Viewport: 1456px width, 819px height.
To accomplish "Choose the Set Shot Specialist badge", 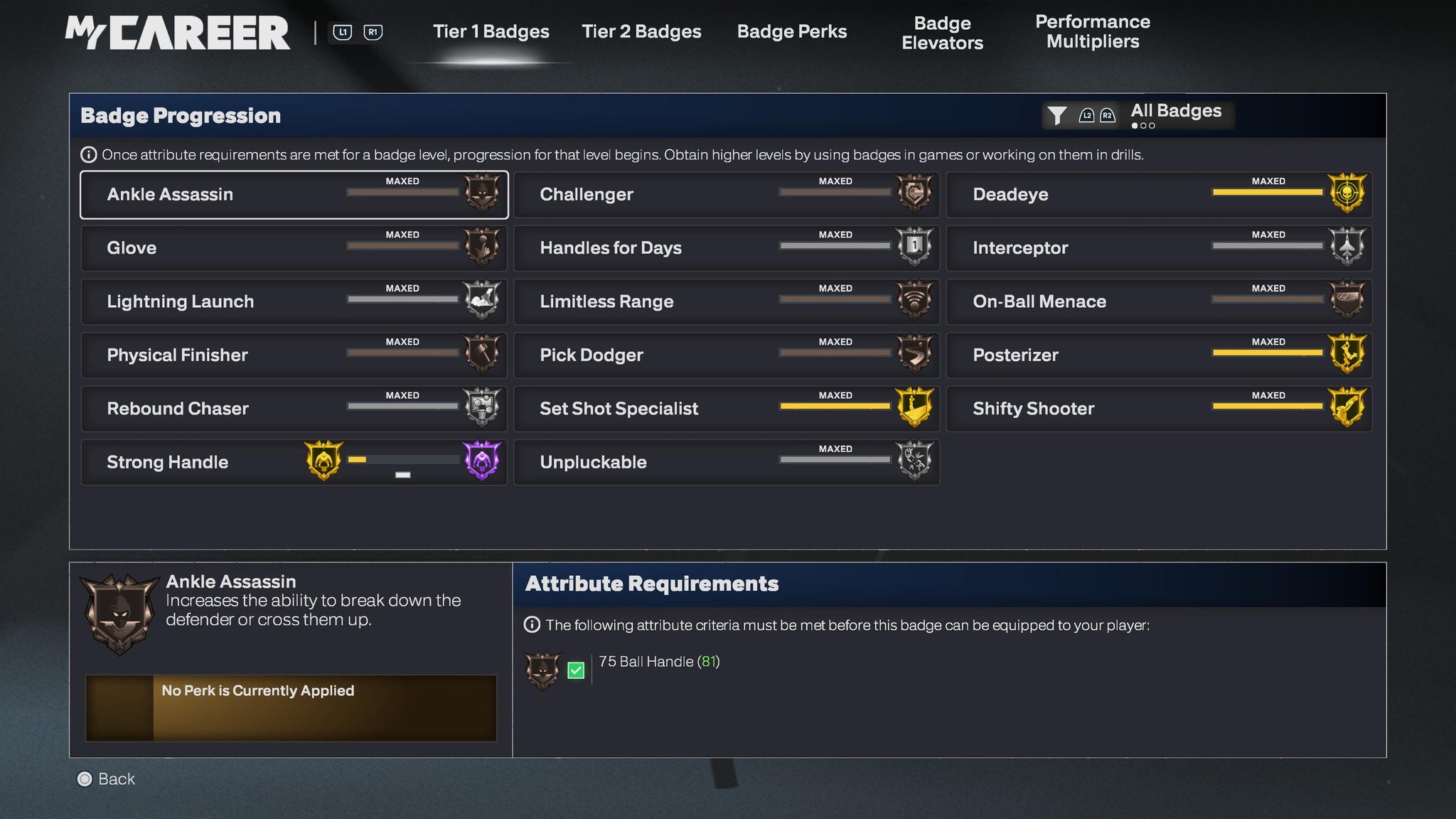I will tap(726, 409).
